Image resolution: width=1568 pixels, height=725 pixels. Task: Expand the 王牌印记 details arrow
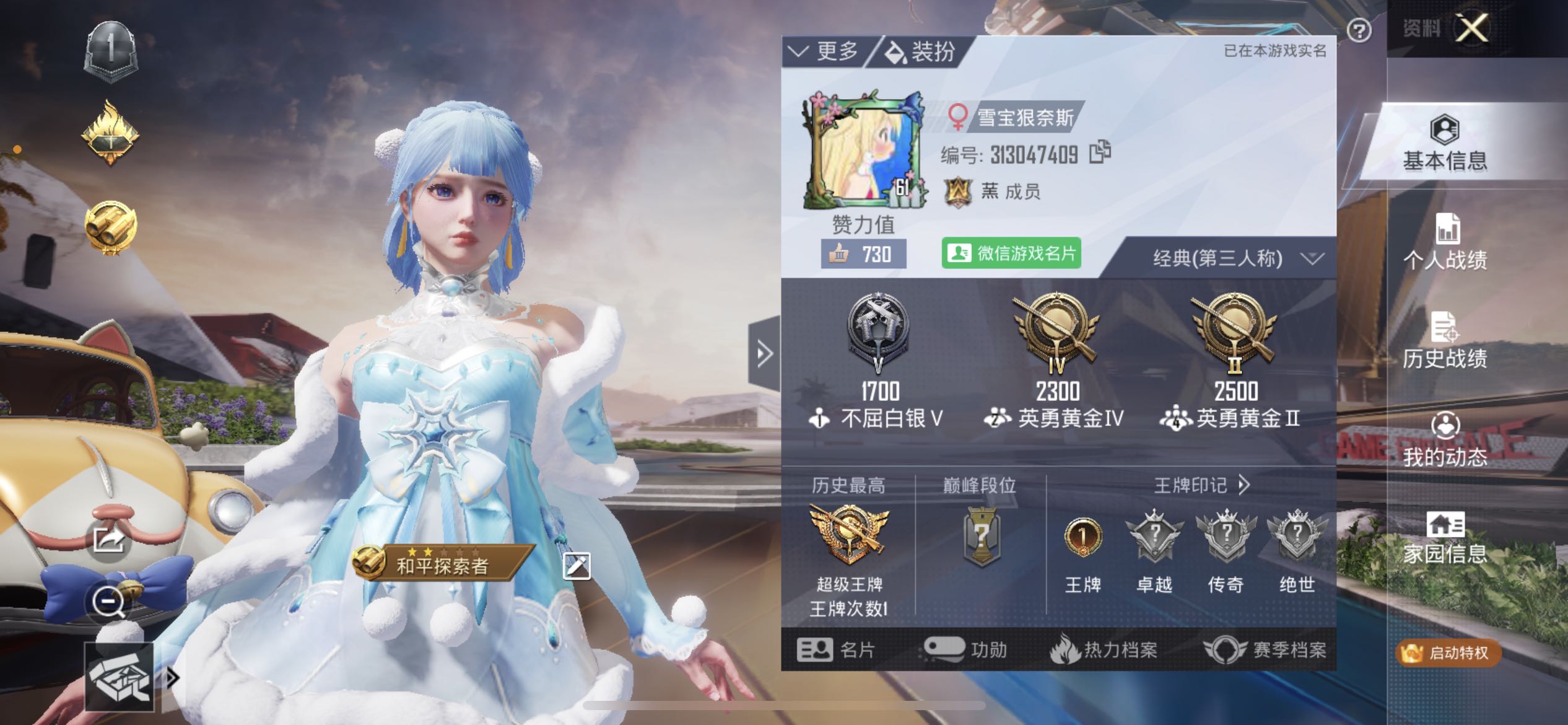(x=1244, y=485)
